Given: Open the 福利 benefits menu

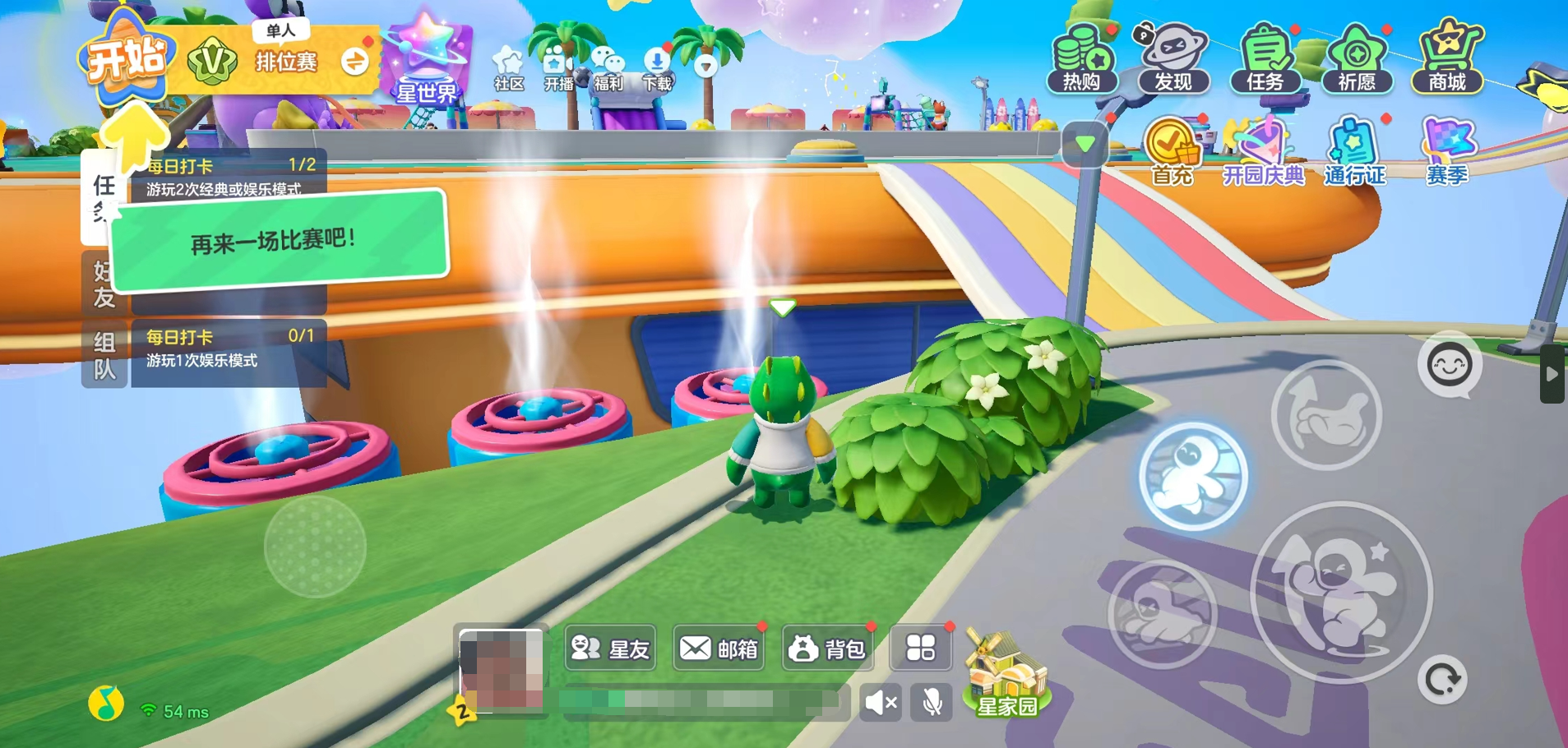Looking at the screenshot, I should point(608,67).
